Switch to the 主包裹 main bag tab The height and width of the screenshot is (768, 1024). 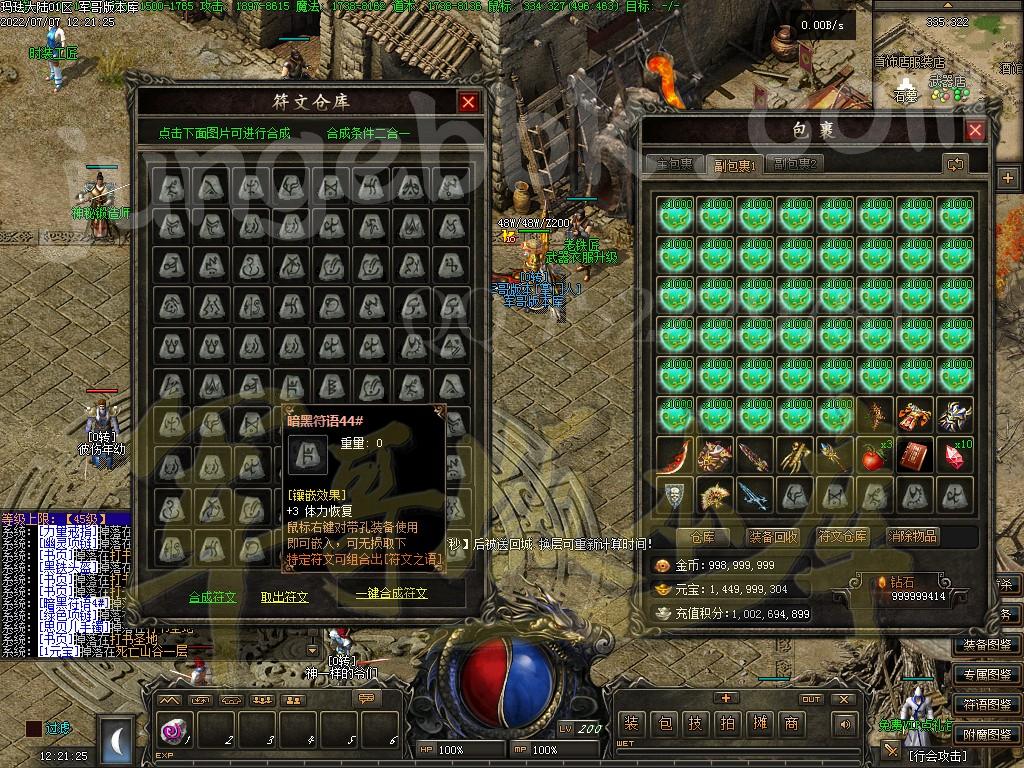[x=673, y=164]
